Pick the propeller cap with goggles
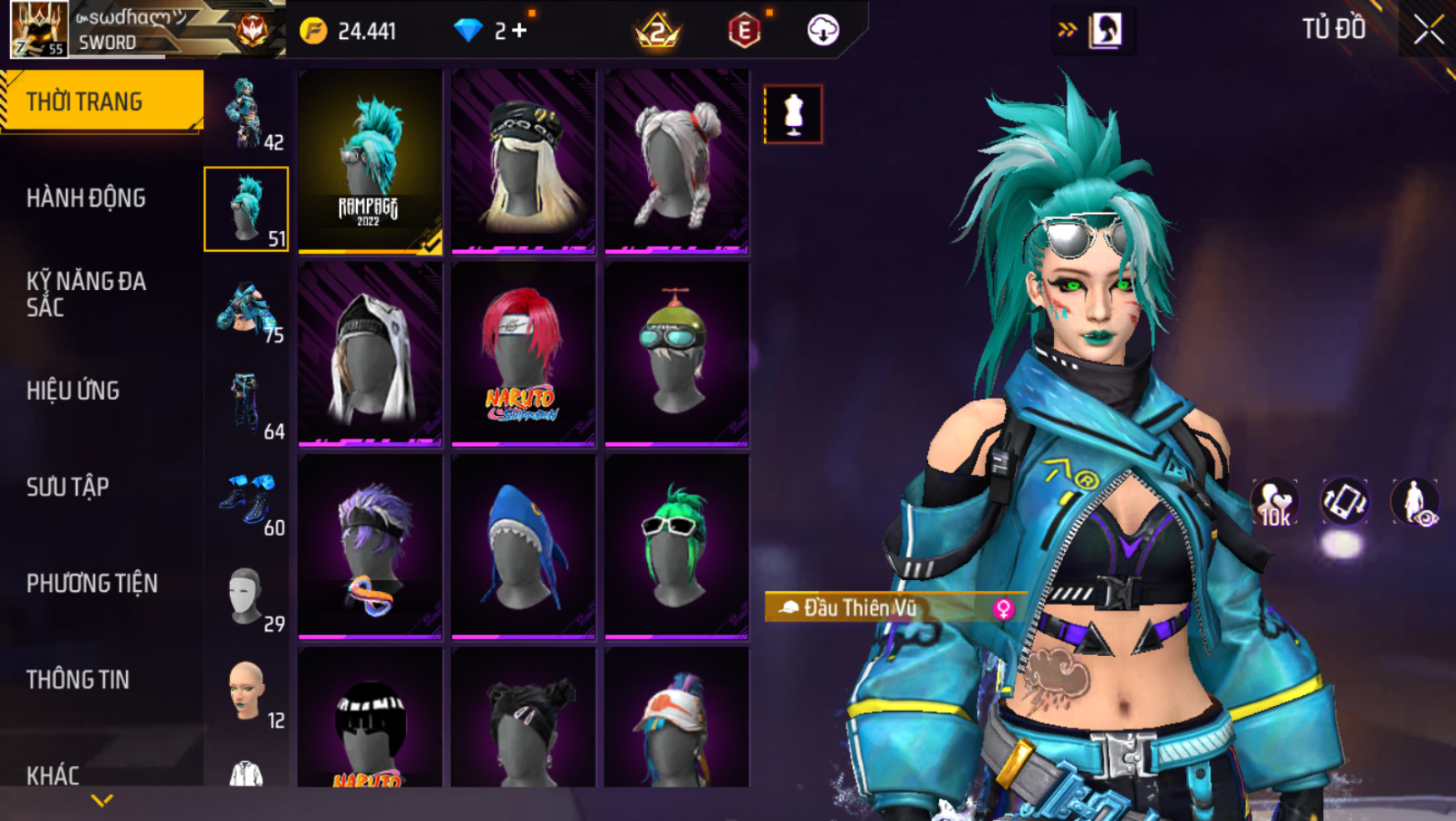 [676, 354]
